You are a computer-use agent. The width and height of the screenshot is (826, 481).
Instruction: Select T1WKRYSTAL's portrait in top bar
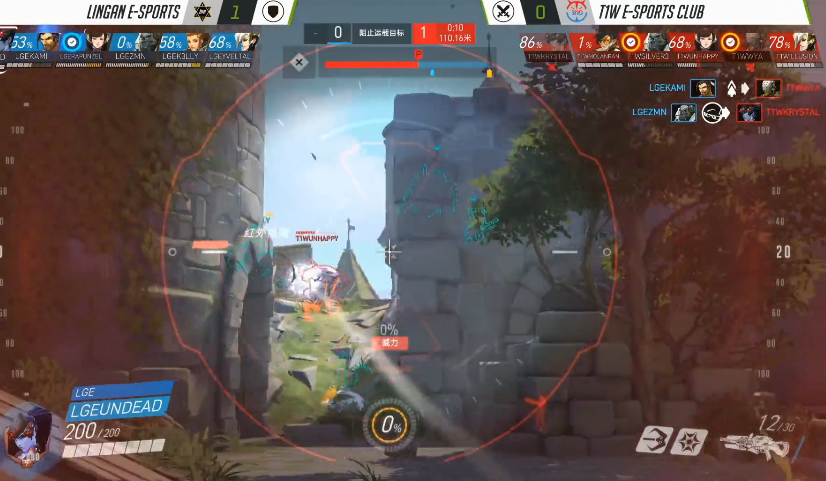(x=557, y=43)
